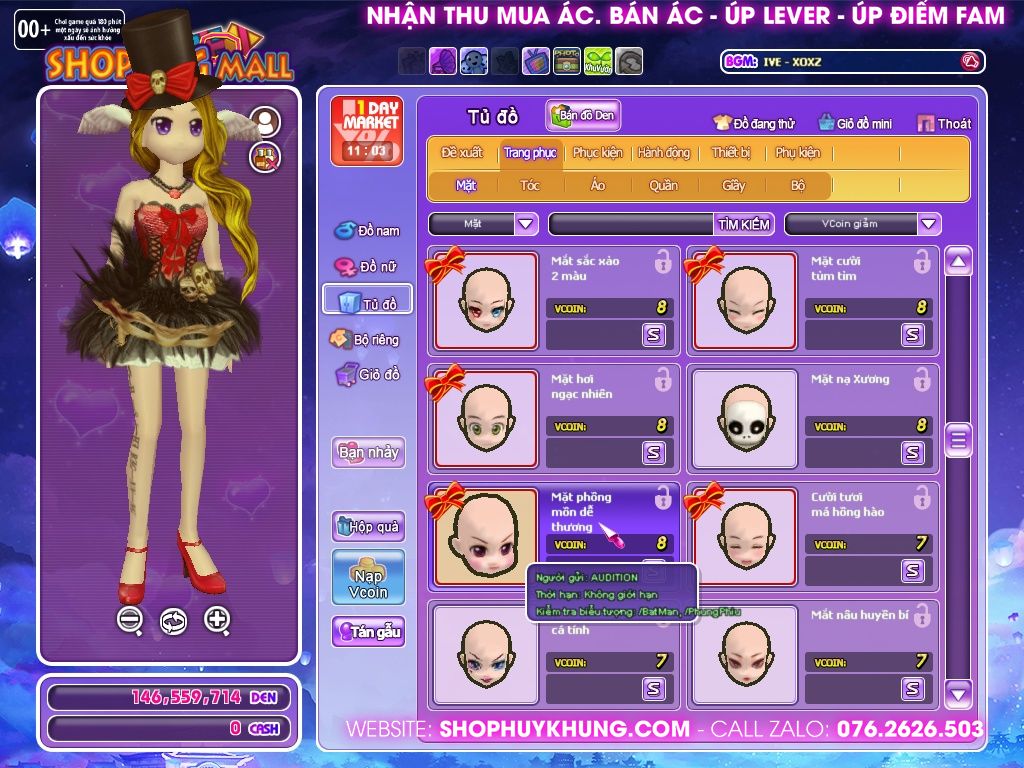Select the Tóc subcategory
The width and height of the screenshot is (1024, 768).
529,185
